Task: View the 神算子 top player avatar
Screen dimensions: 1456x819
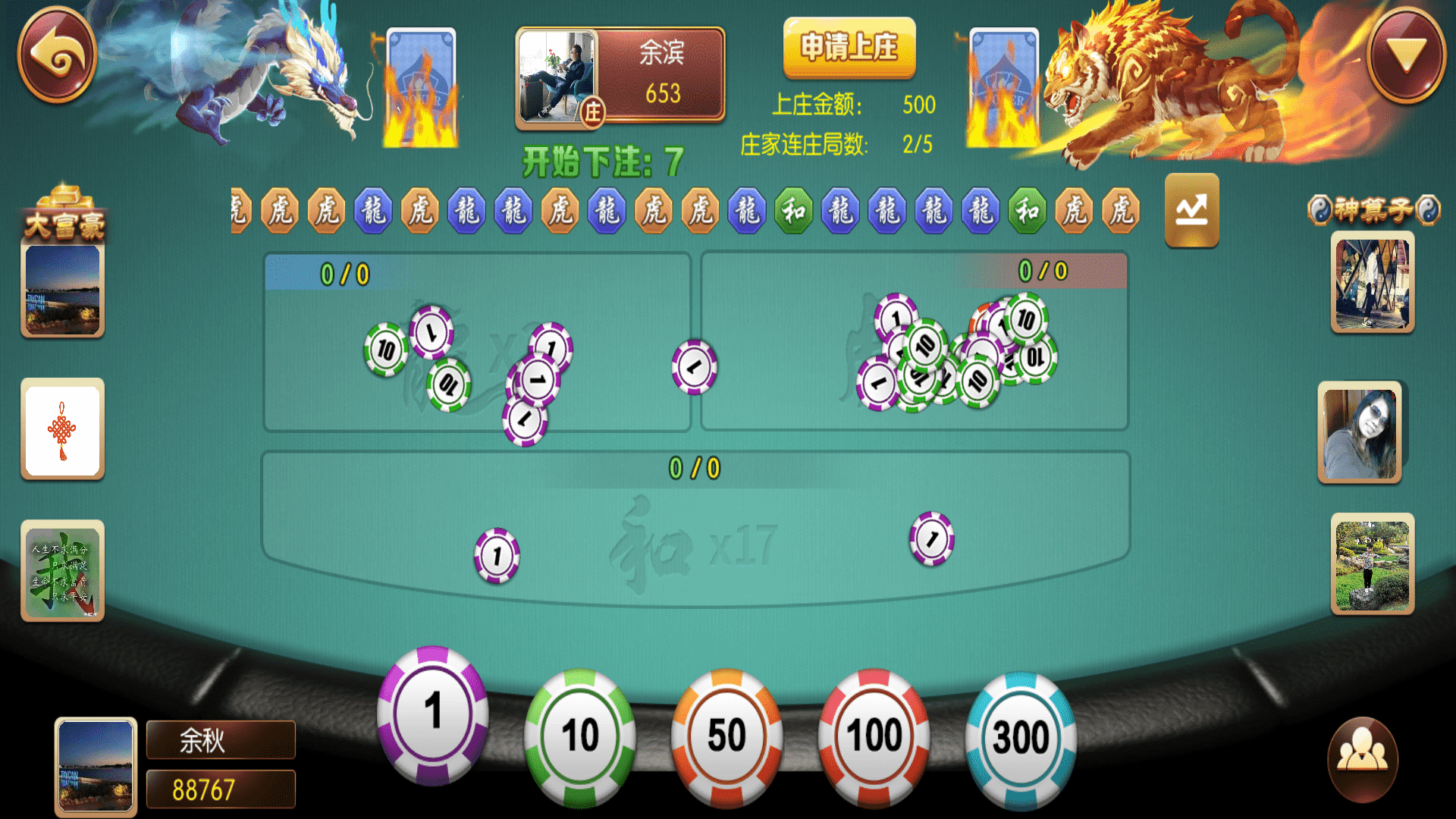Action: click(1372, 284)
